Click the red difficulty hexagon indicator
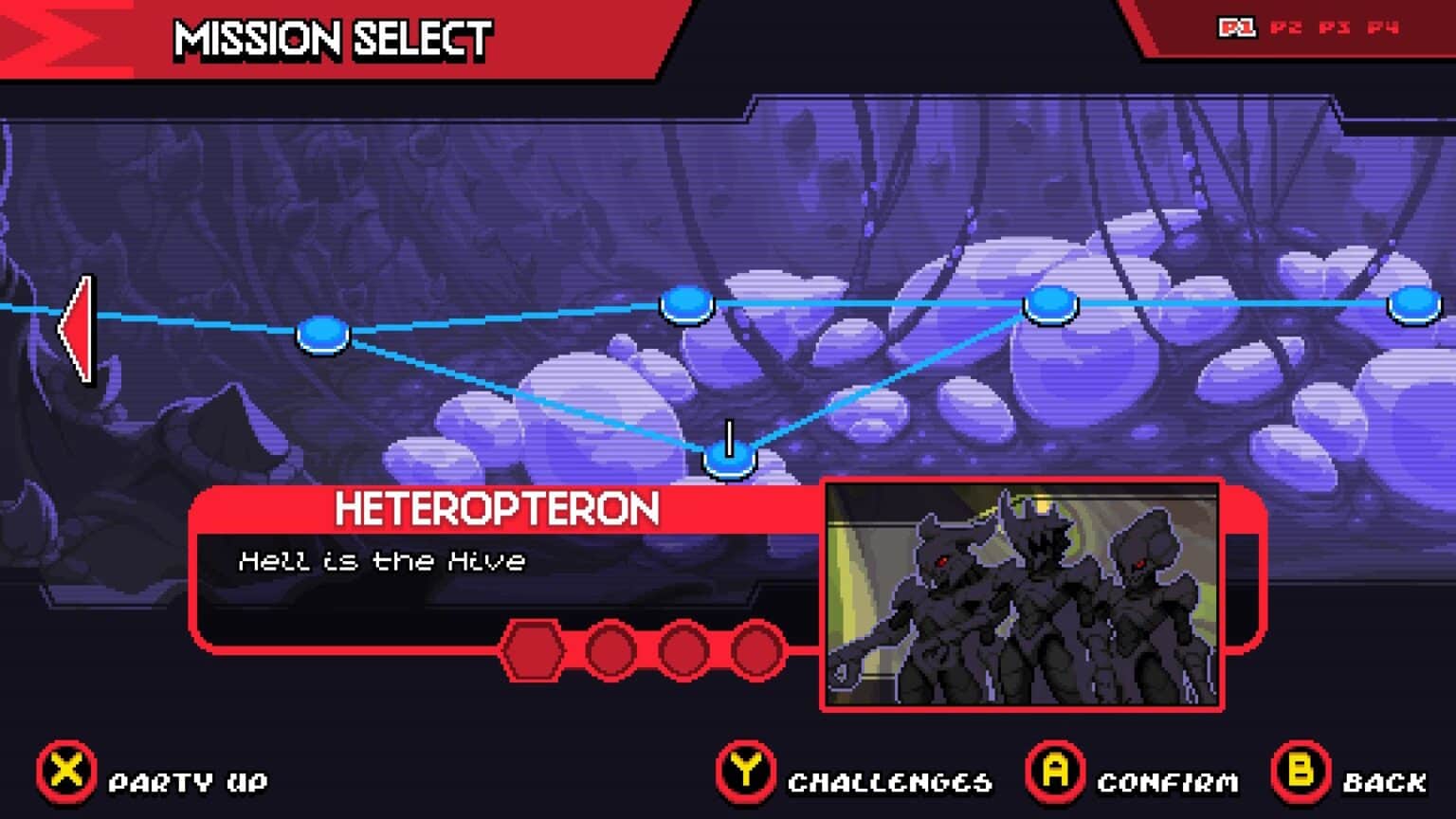The height and width of the screenshot is (819, 1456). [x=534, y=649]
